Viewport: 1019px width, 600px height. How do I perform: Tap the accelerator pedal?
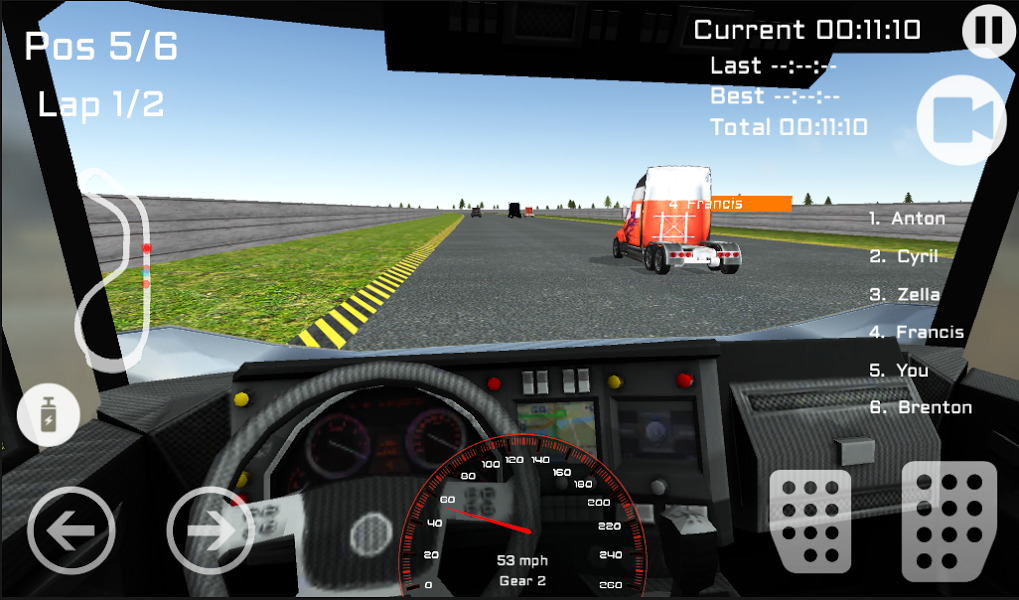949,521
